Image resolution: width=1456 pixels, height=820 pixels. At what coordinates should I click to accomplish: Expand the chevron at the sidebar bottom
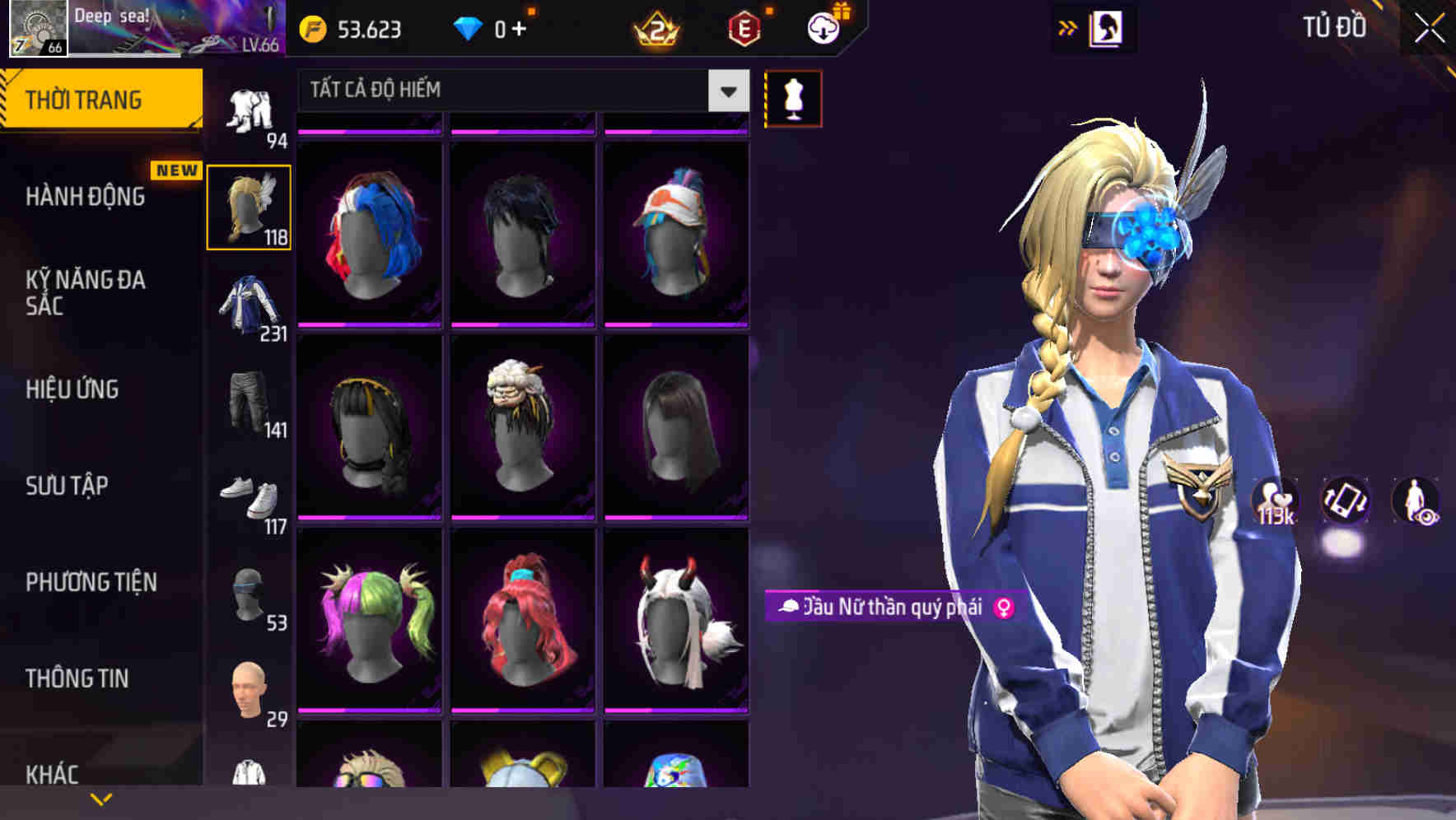point(100,797)
